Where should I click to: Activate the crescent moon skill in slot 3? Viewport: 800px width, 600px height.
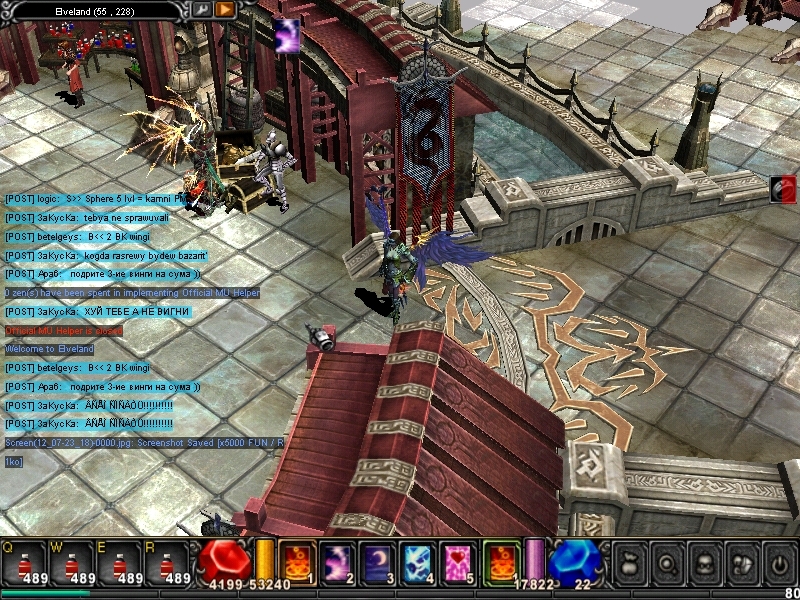[x=377, y=560]
